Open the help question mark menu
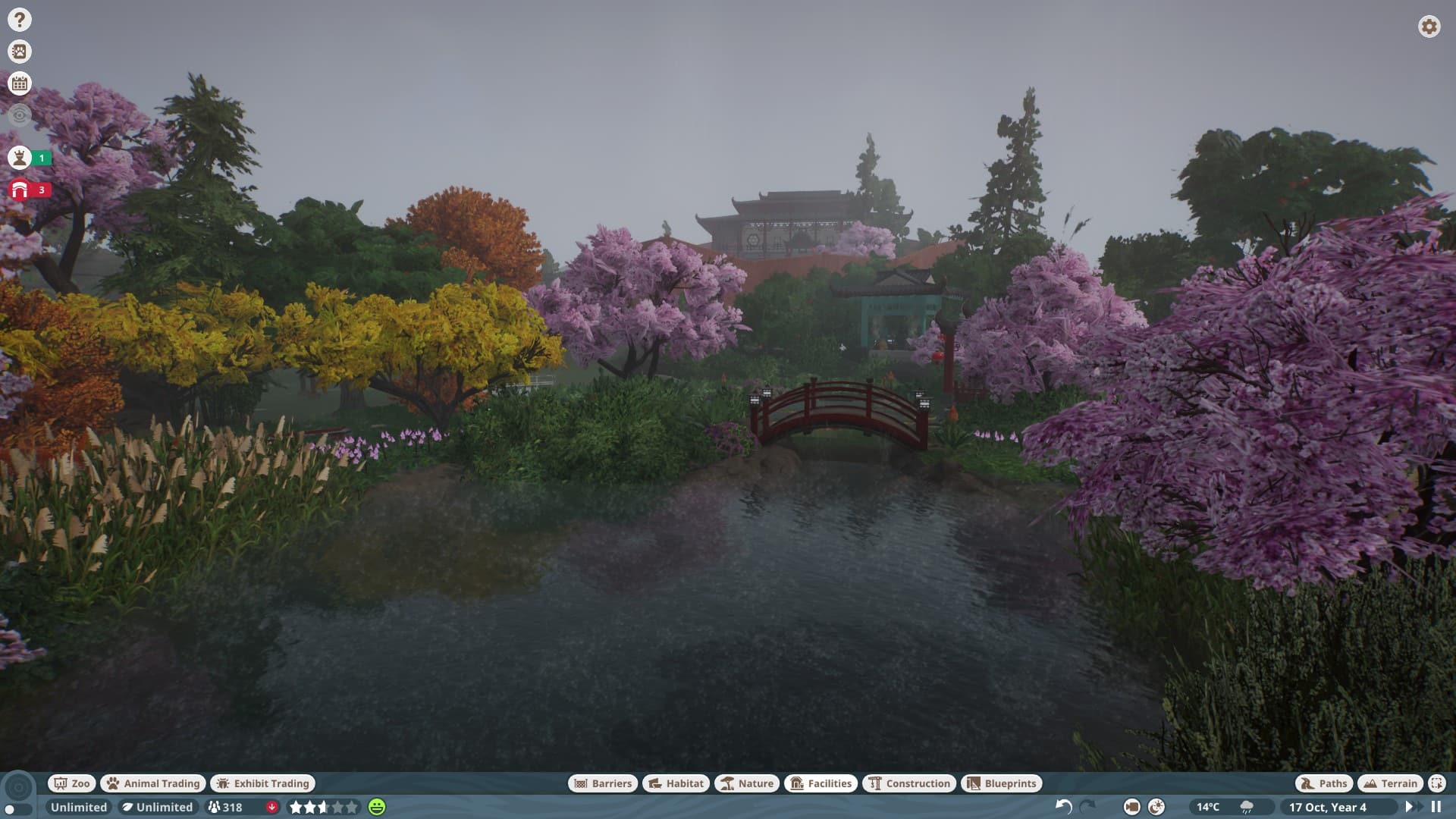This screenshot has width=1456, height=819. (20, 20)
